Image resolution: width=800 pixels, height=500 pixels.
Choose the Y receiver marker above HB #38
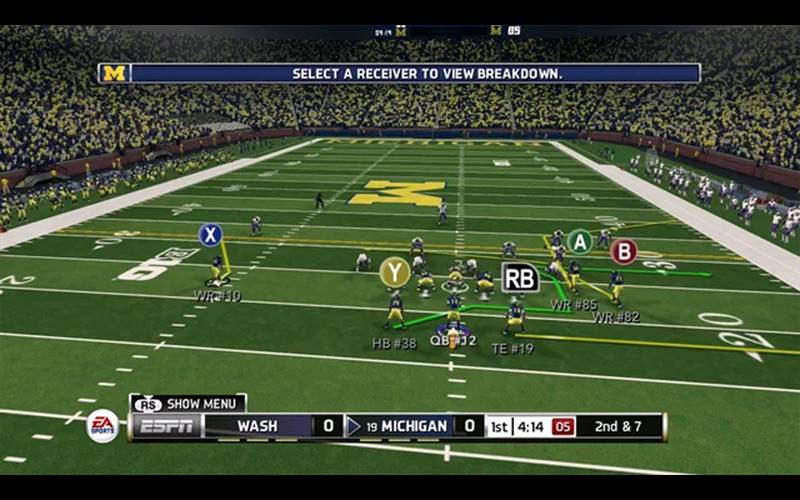coord(394,272)
